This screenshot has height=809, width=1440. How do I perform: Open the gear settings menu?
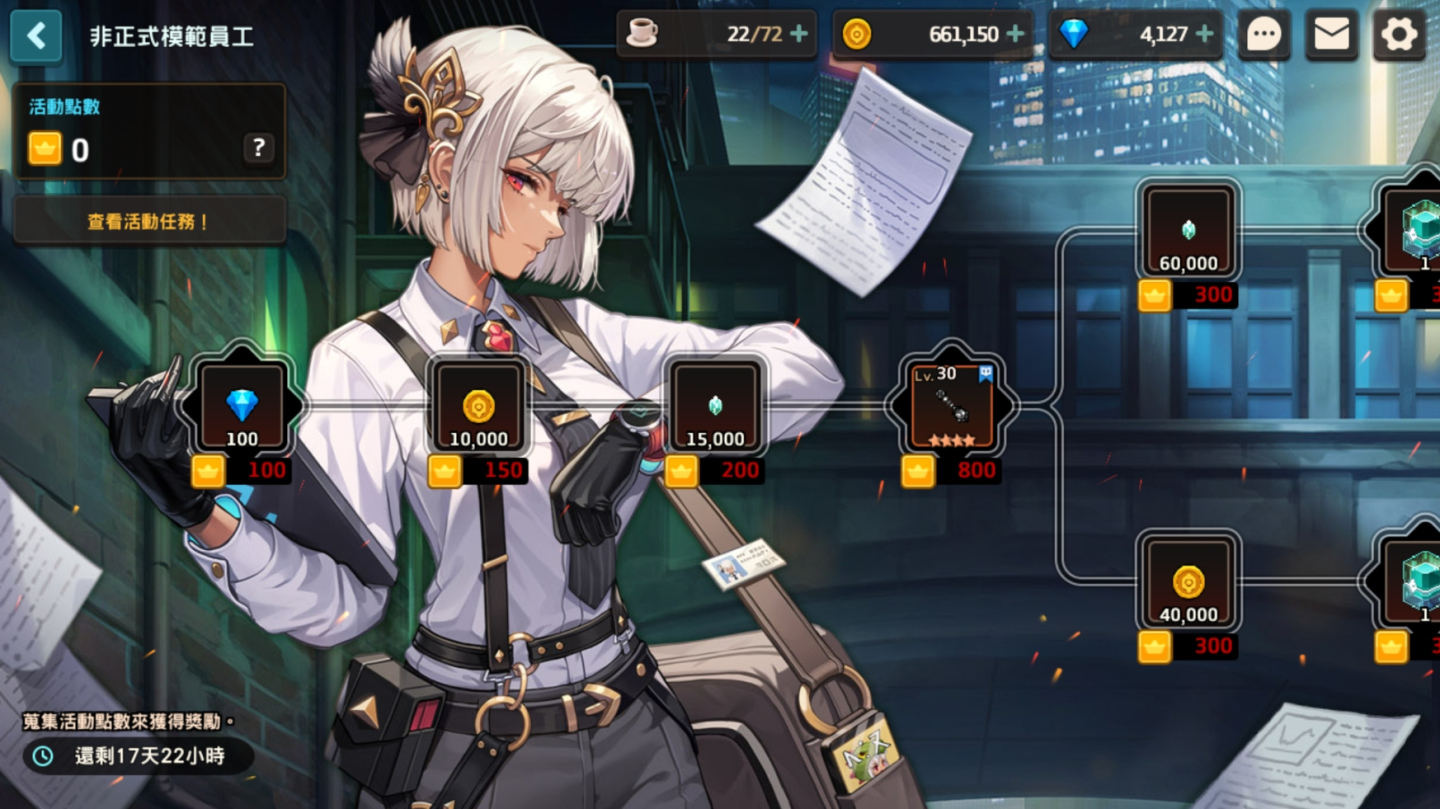pyautogui.click(x=1398, y=36)
